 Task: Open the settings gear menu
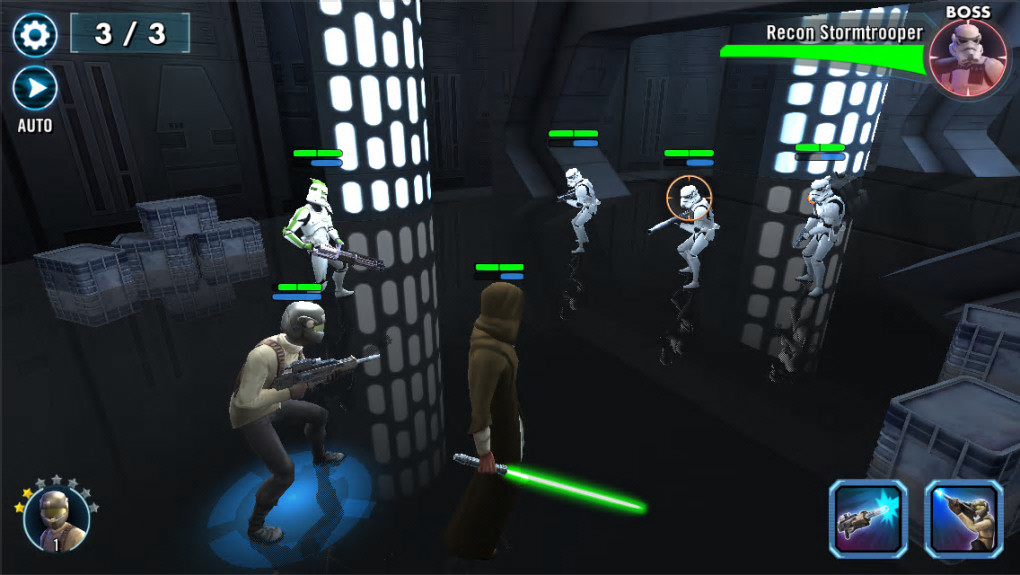click(x=34, y=35)
